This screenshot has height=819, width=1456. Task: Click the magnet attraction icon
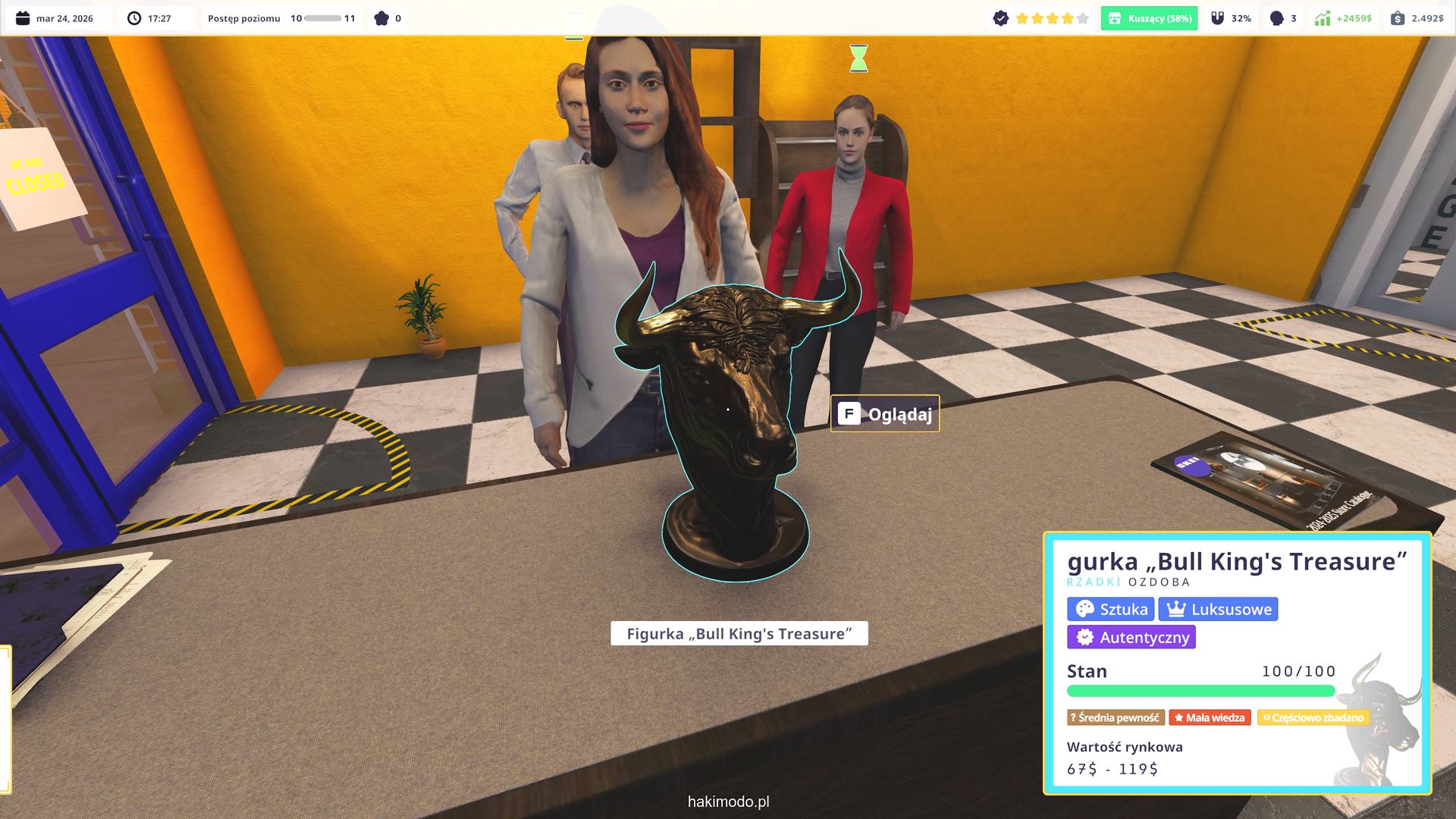[x=1218, y=18]
